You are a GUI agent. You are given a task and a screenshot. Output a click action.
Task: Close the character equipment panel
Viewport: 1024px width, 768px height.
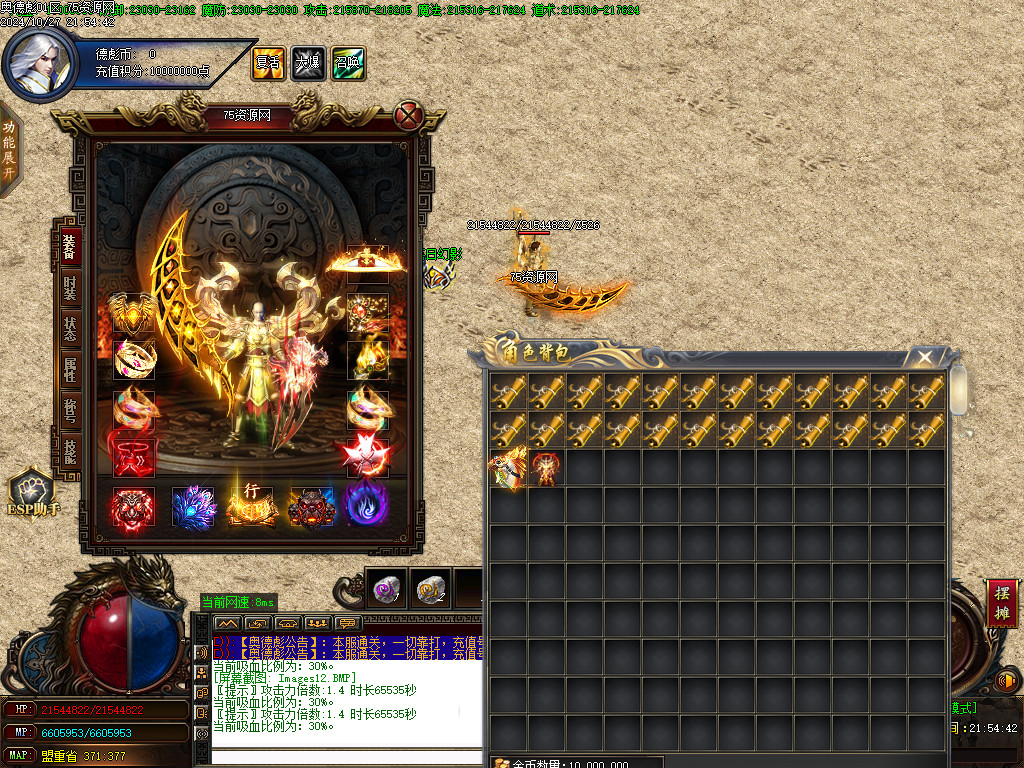408,116
